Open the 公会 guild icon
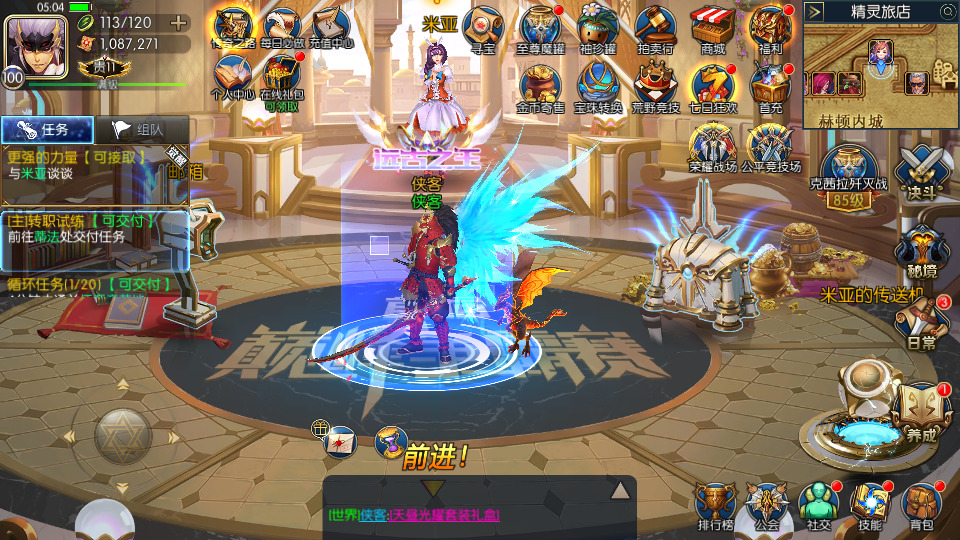960x540 pixels. tap(767, 503)
